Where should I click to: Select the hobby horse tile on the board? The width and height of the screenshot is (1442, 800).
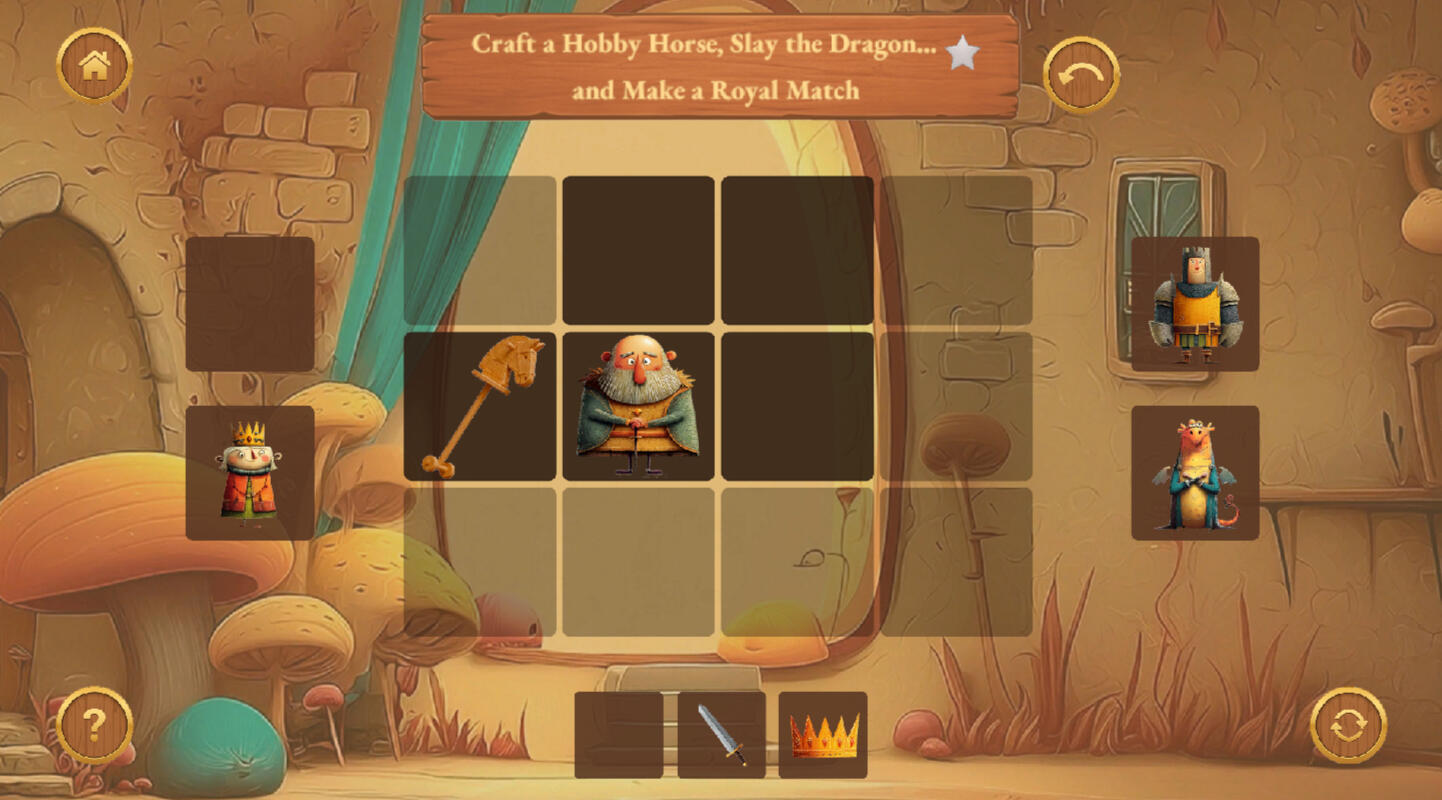(480, 406)
